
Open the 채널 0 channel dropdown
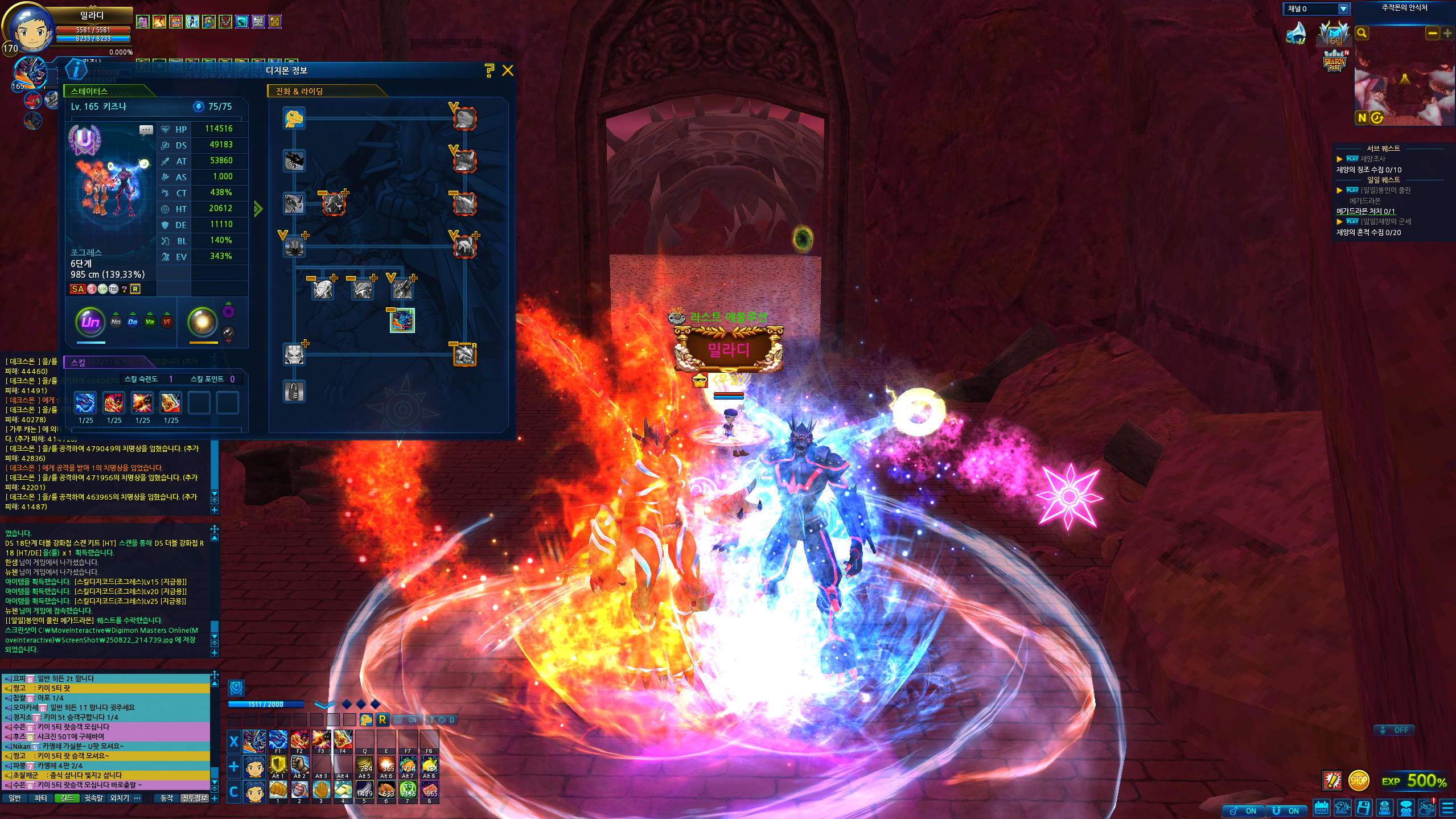tap(1343, 9)
